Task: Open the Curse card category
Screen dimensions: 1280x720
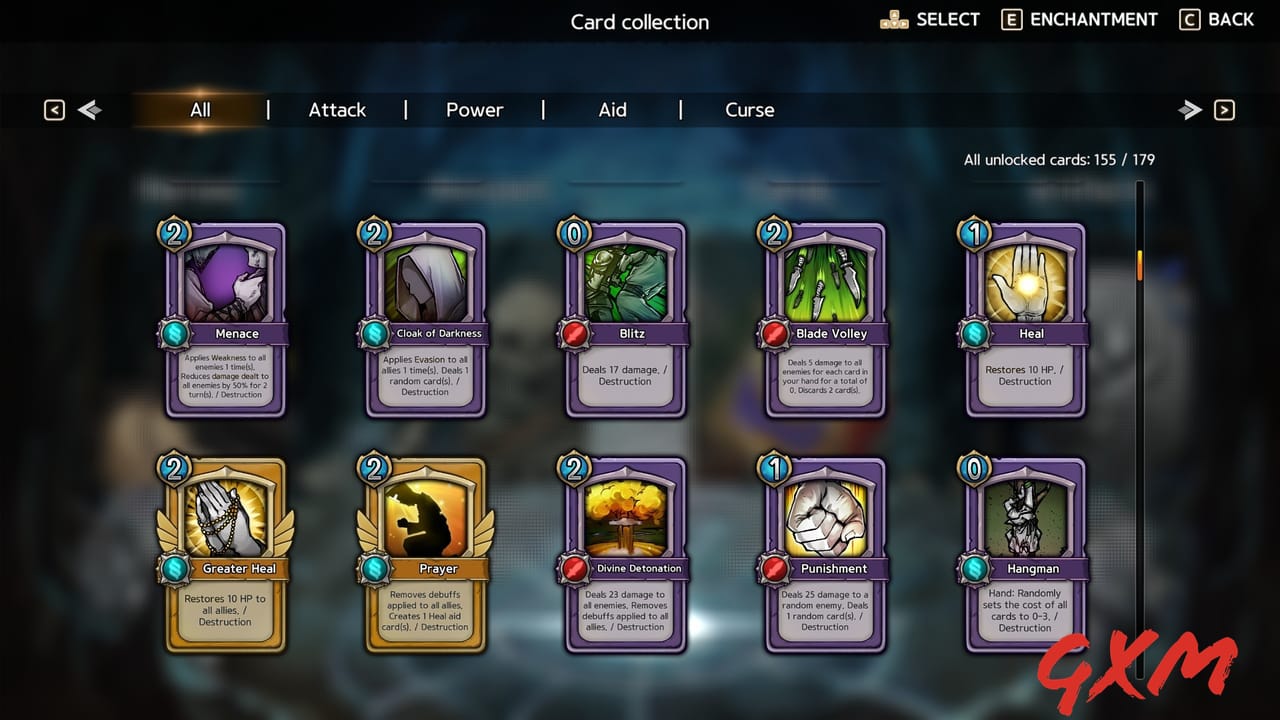Action: pos(749,110)
